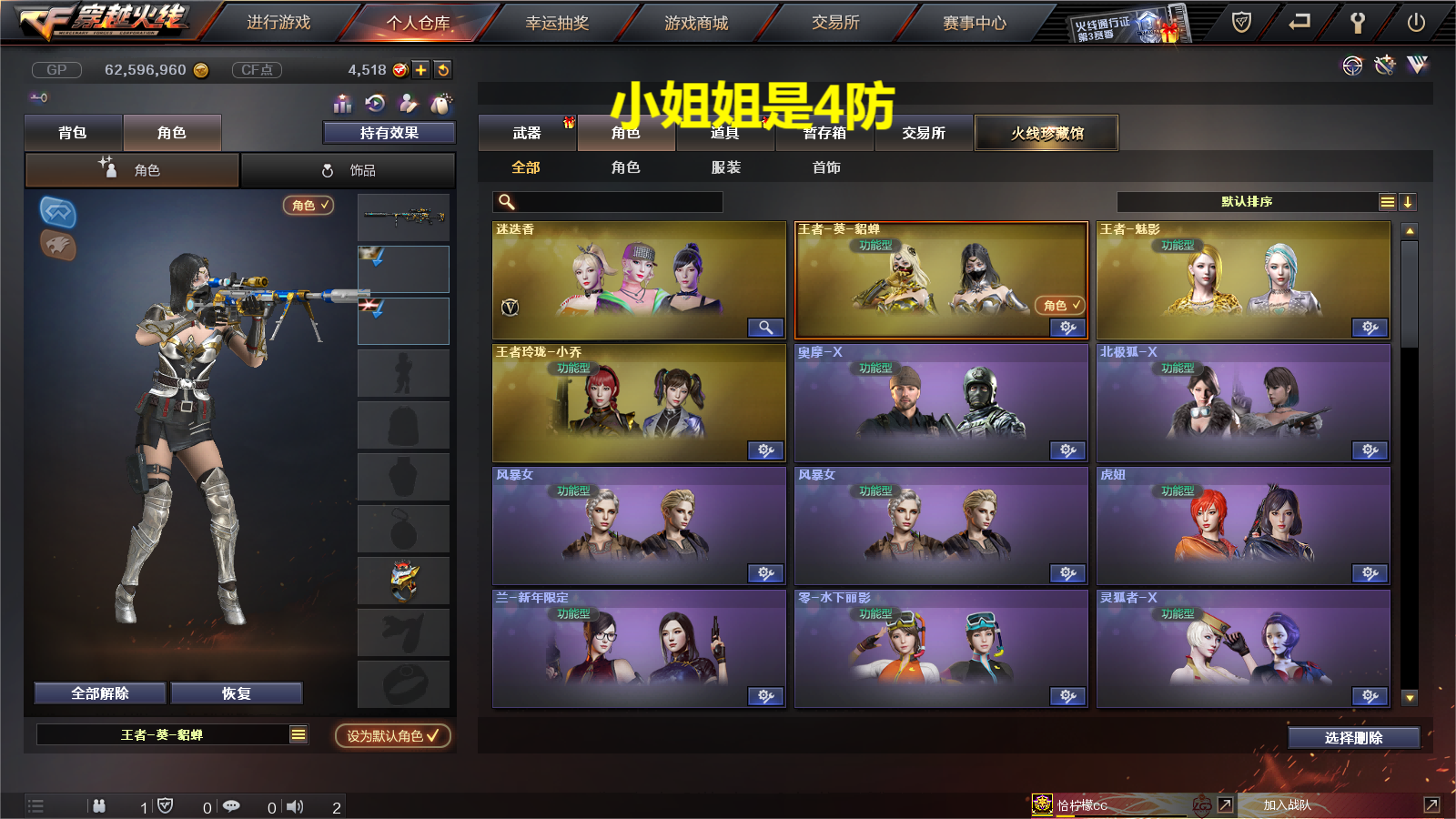Toggle 角色 checkmark on 王者-葵-貂蝉 card
The image size is (1456, 819).
[1060, 307]
